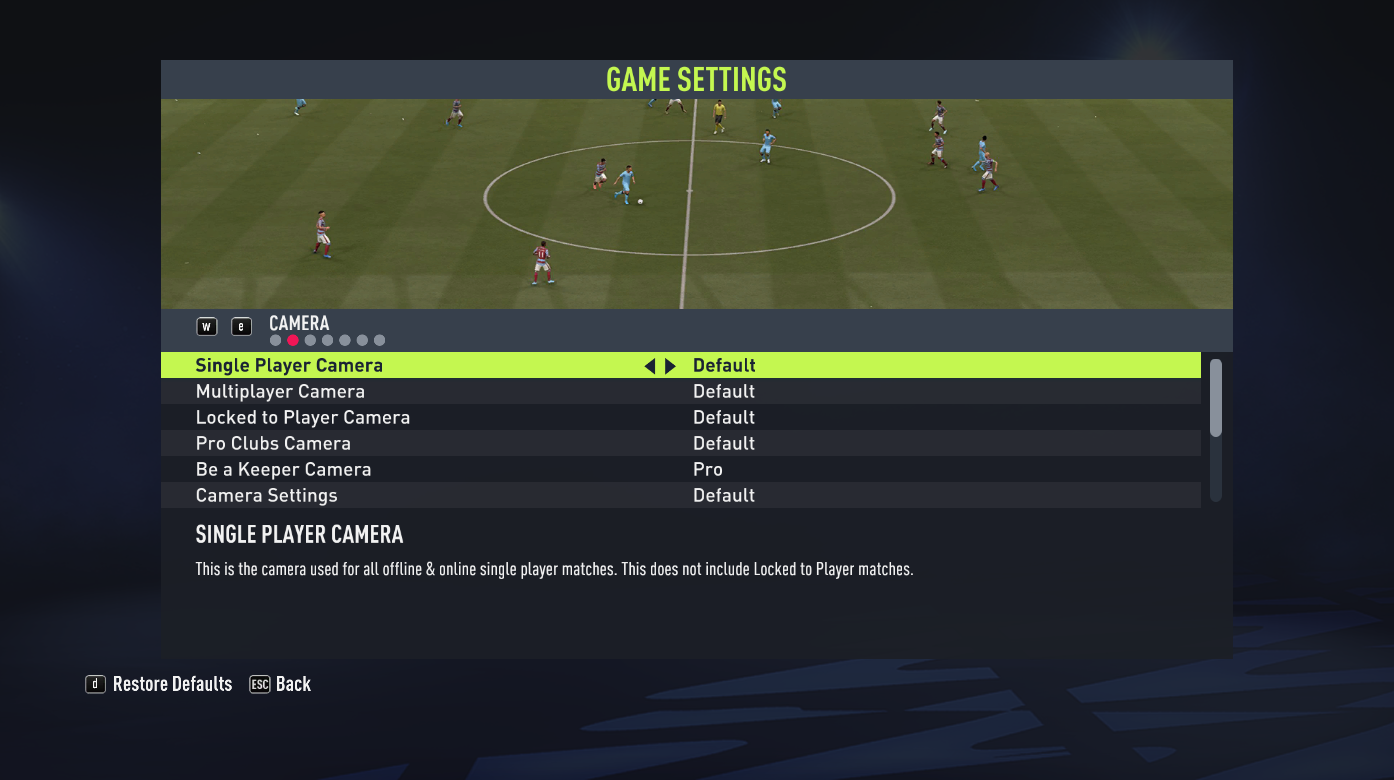Screen dimensions: 1394x780
Task: Click the highlighted pink page indicator dot
Action: (x=292, y=340)
